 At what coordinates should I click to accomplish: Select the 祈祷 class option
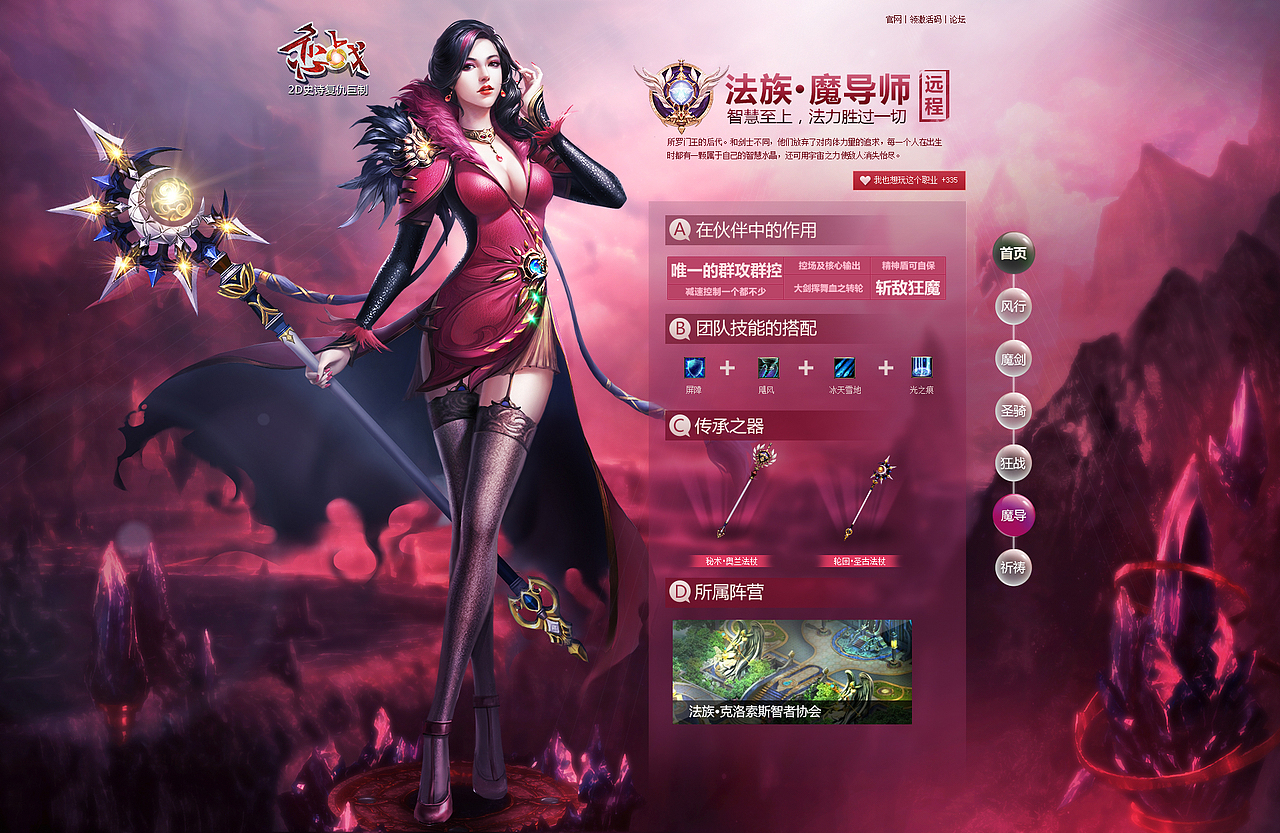pyautogui.click(x=1013, y=566)
